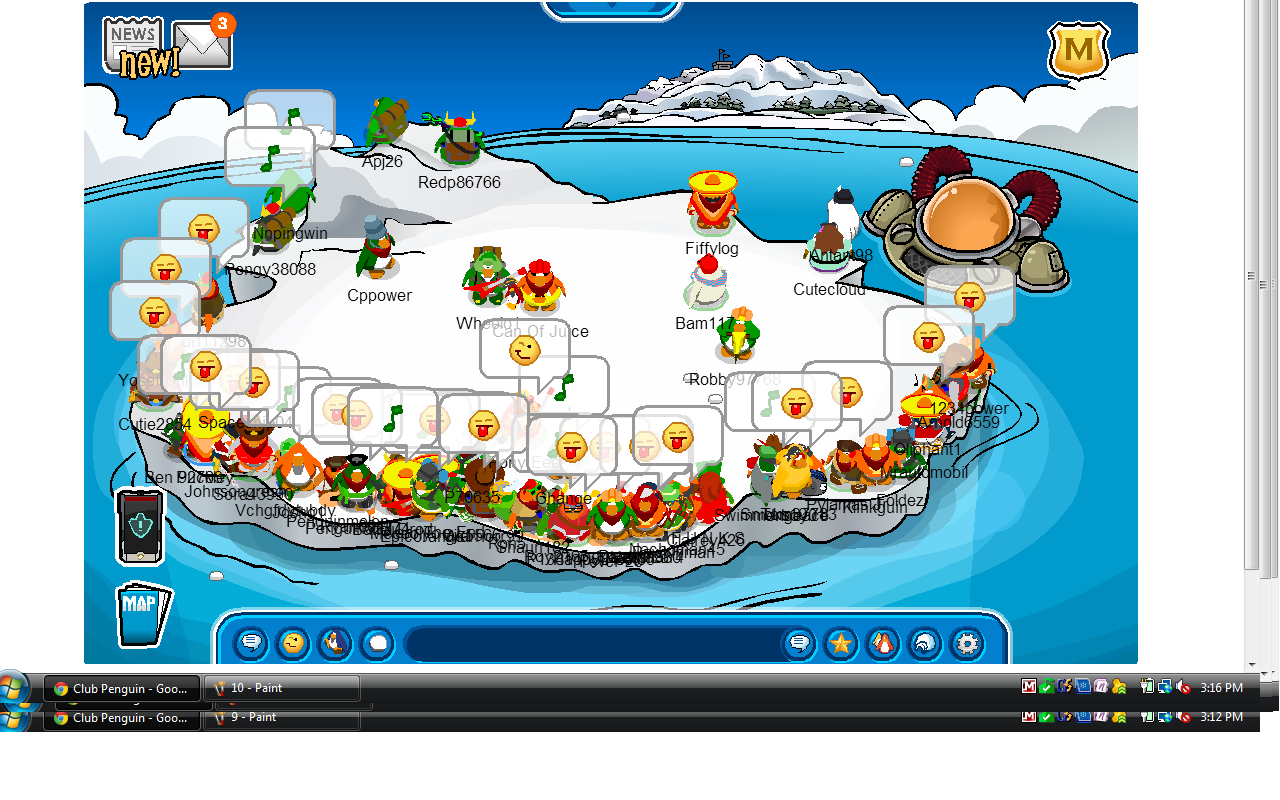This screenshot has width=1280, height=800.
Task: Open the gear settings button
Action: click(967, 643)
